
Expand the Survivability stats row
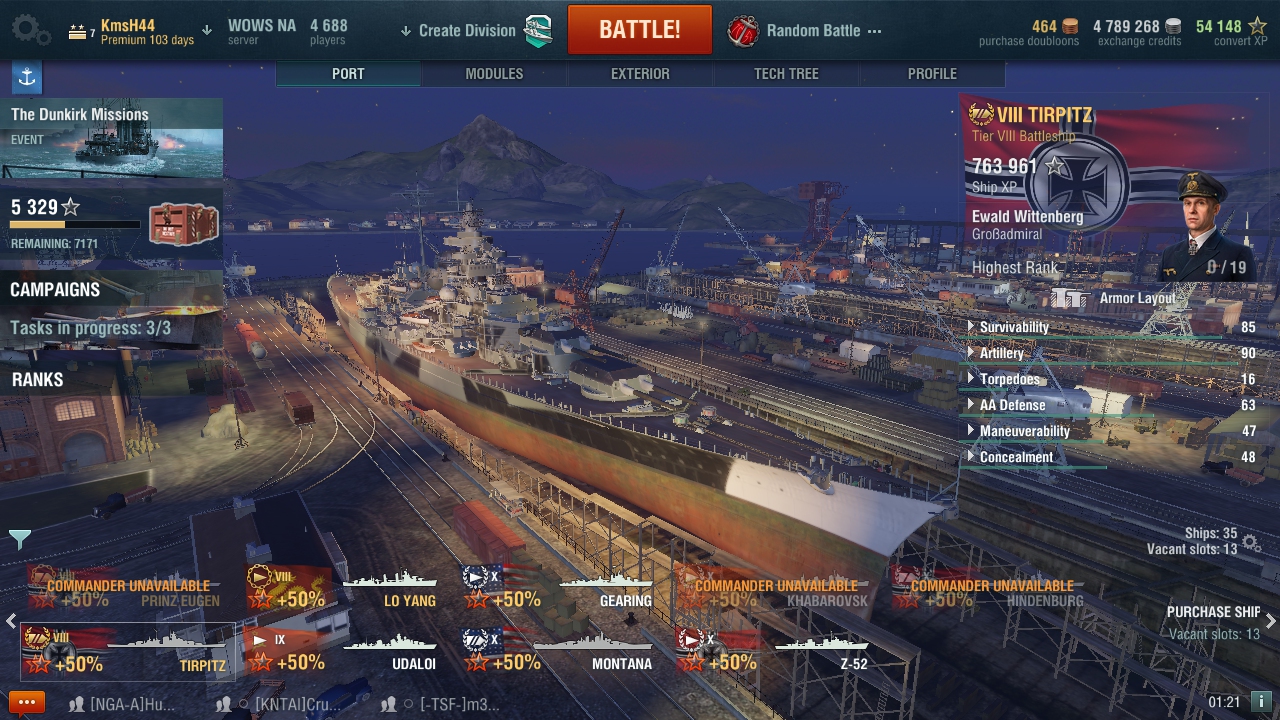click(x=1014, y=327)
